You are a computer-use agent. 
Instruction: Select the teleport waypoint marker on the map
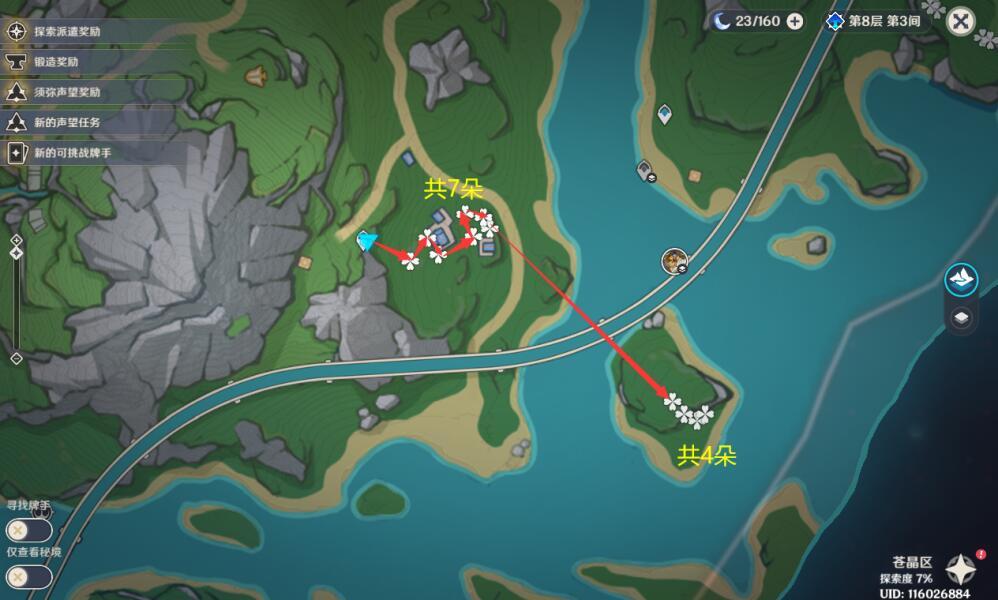[x=664, y=115]
